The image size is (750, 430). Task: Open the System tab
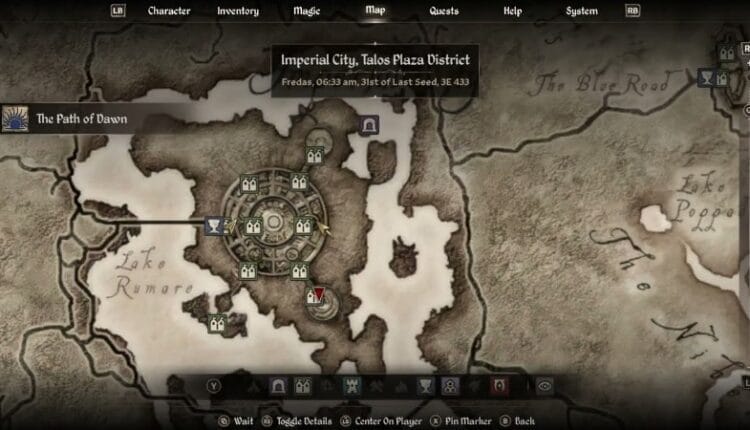(x=581, y=12)
